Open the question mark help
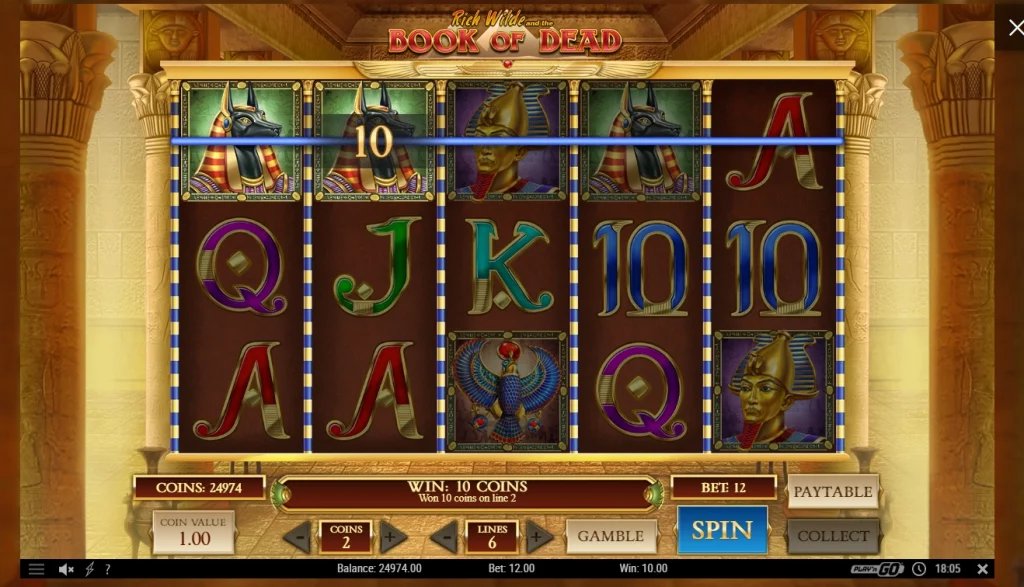The image size is (1024, 587). pos(107,569)
